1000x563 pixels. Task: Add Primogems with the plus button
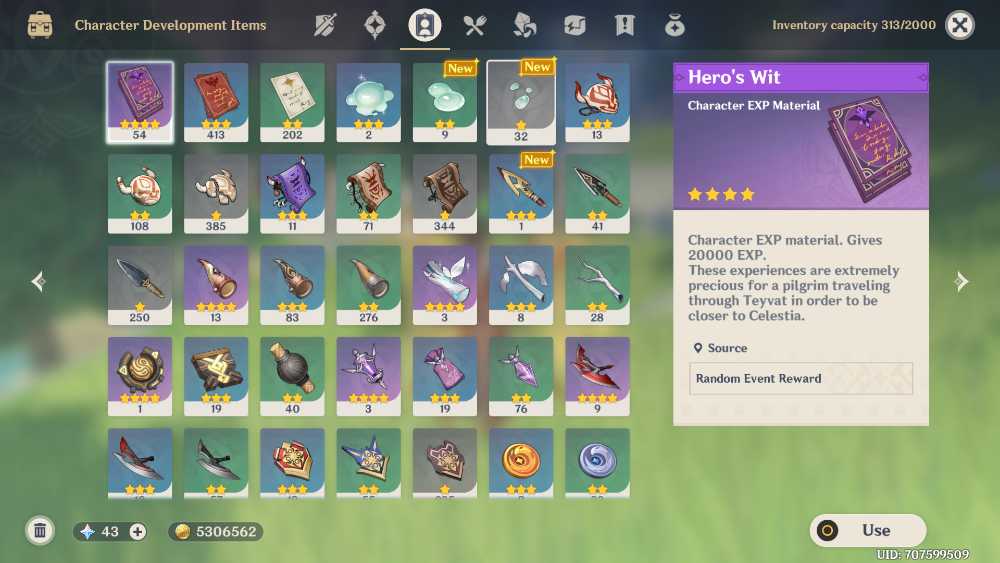[138, 532]
